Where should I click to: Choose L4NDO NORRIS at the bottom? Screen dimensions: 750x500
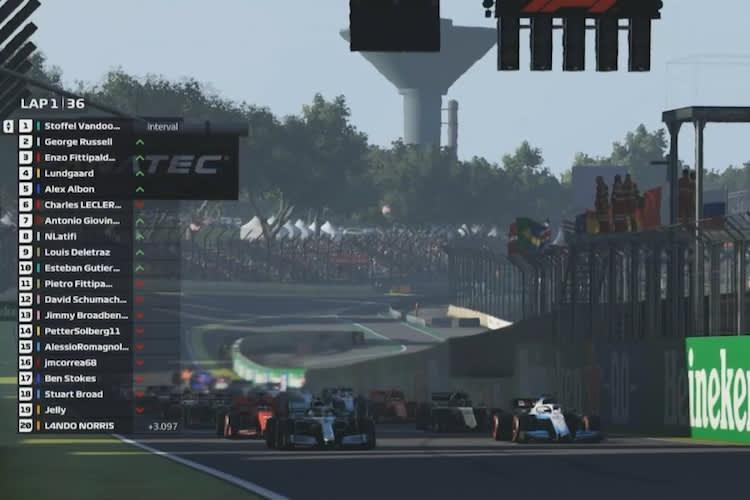pyautogui.click(x=80, y=426)
